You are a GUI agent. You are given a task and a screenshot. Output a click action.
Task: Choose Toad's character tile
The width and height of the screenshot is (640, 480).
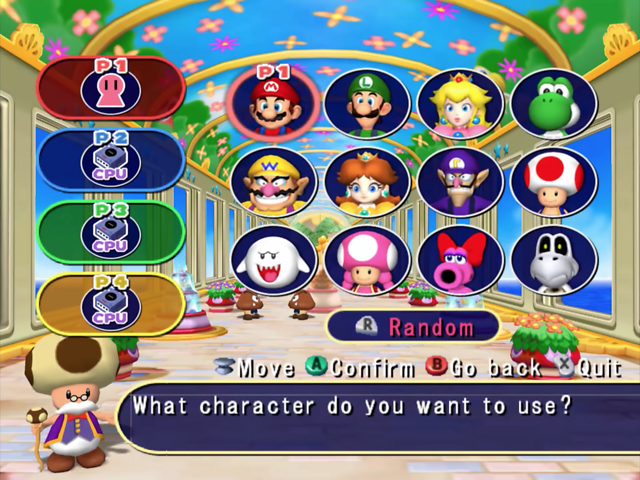(553, 182)
